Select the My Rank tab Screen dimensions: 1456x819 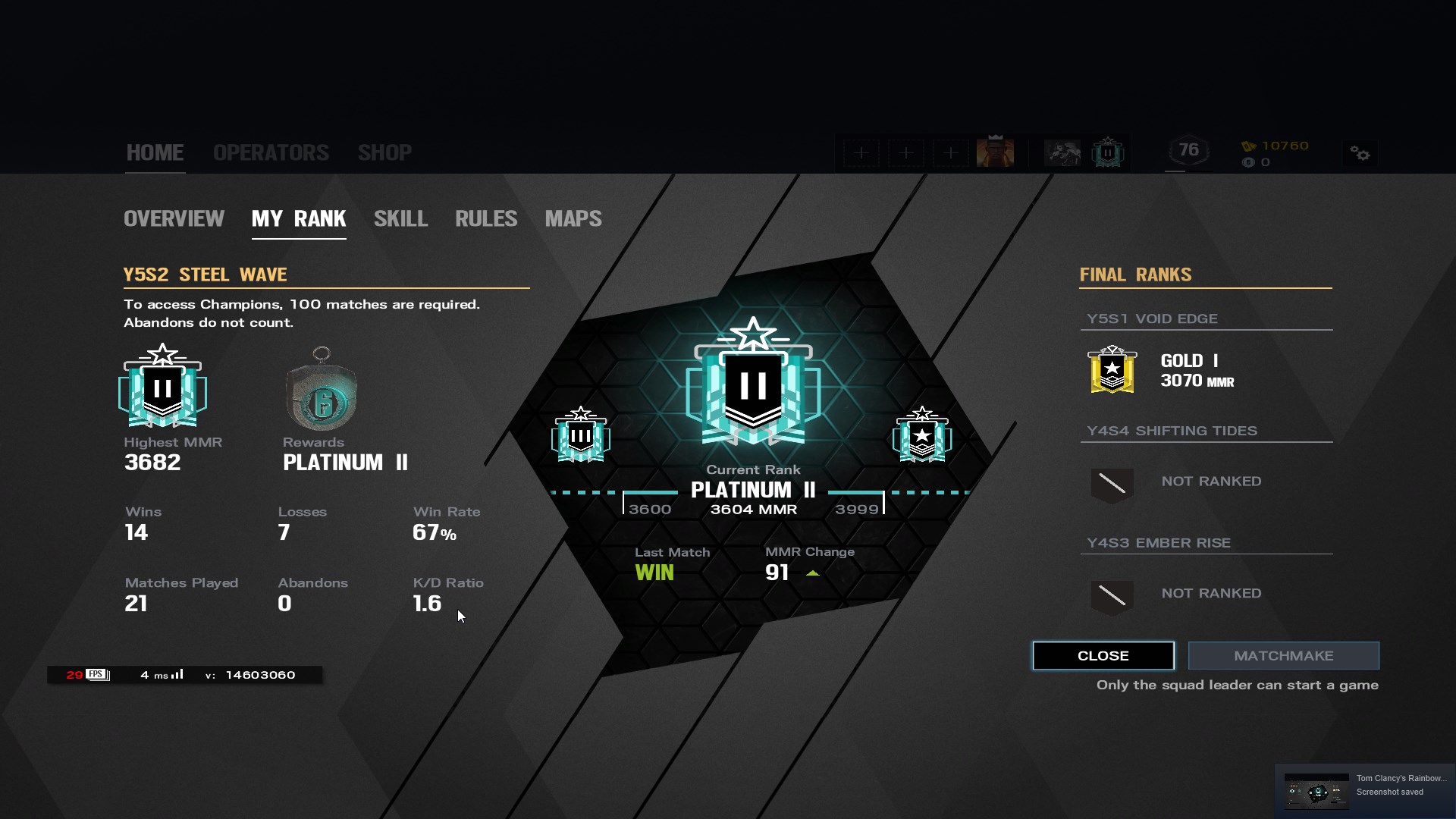[299, 218]
